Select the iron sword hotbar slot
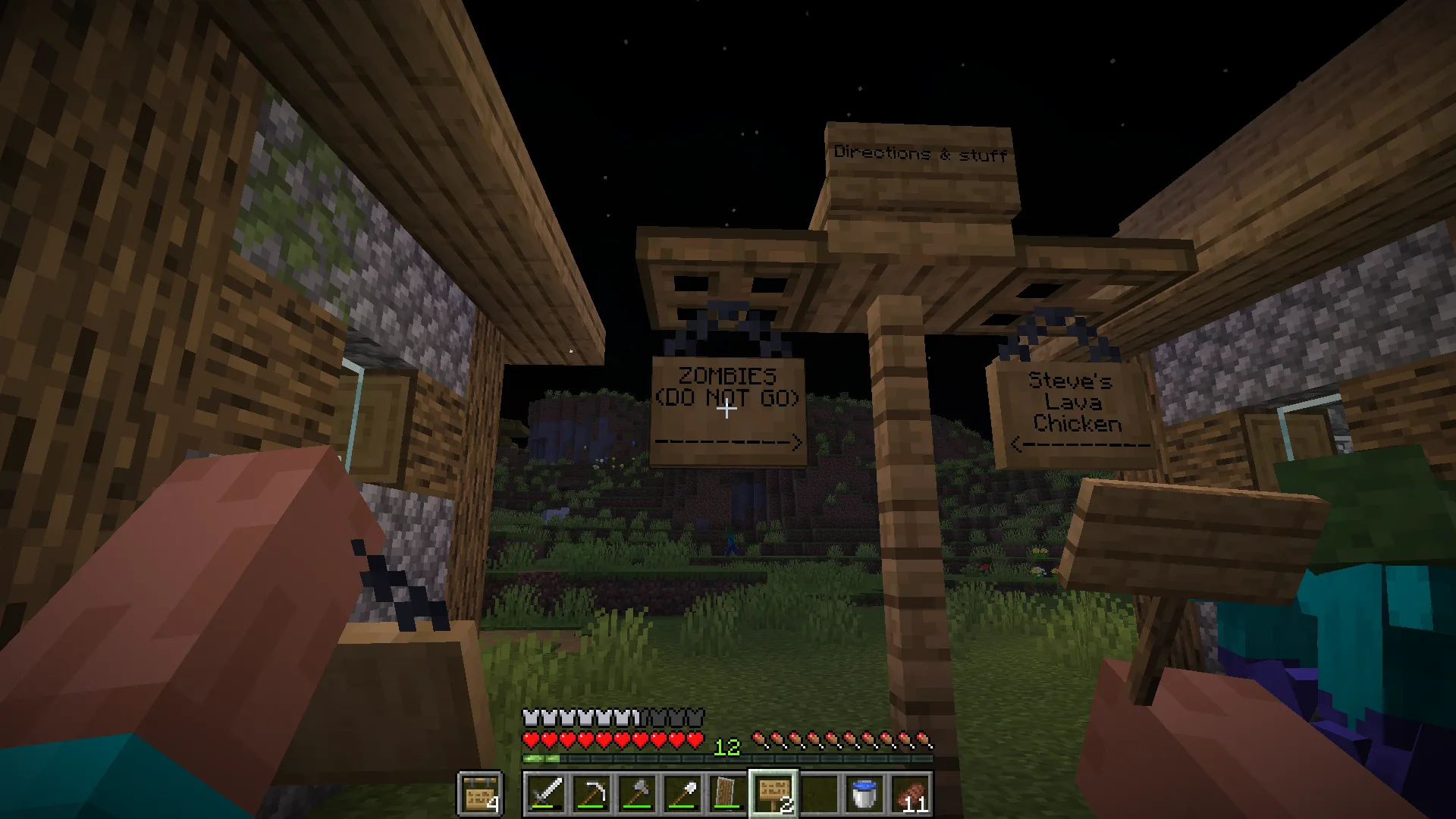The height and width of the screenshot is (819, 1456). tap(546, 794)
